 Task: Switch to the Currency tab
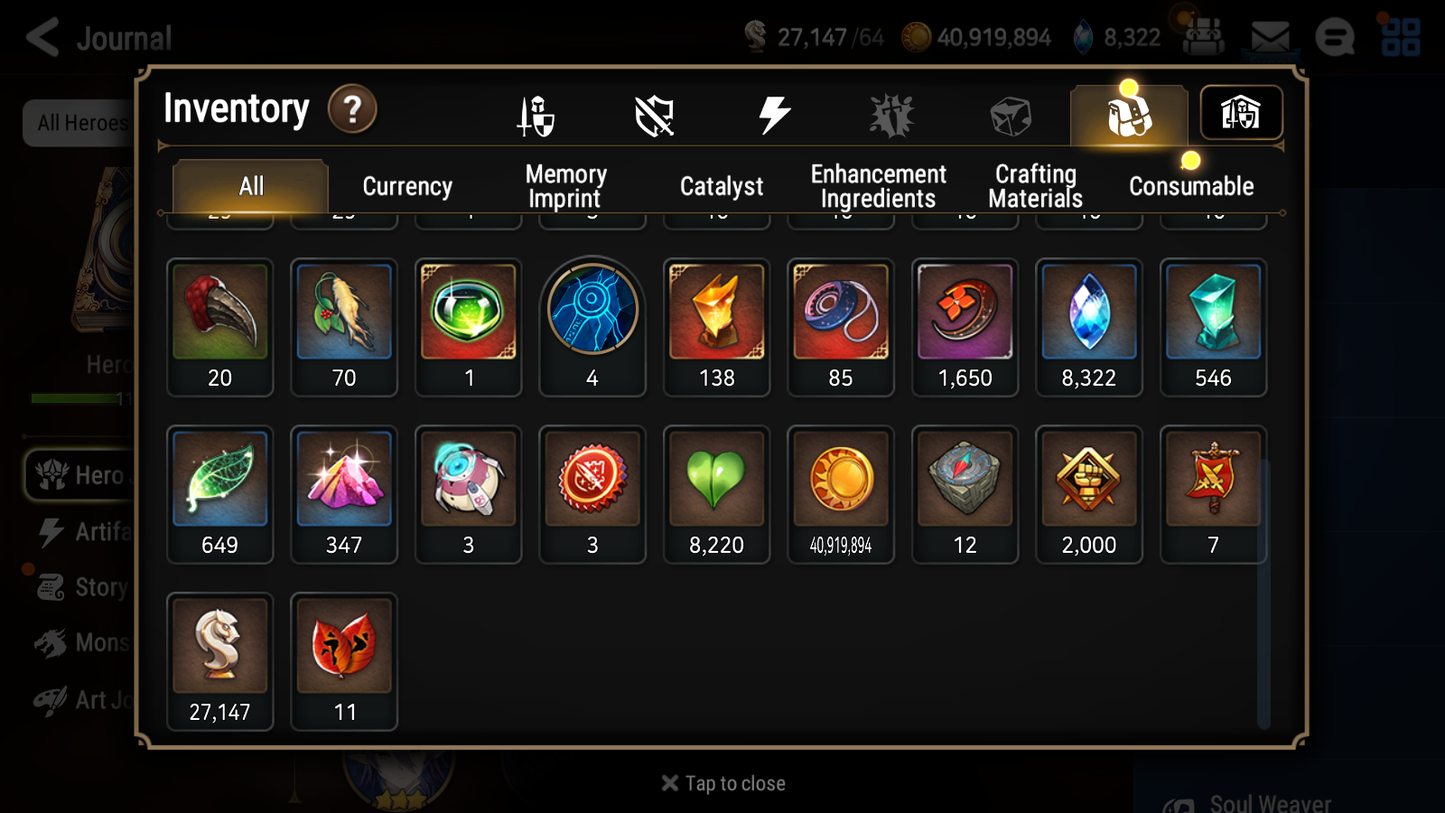(x=406, y=186)
